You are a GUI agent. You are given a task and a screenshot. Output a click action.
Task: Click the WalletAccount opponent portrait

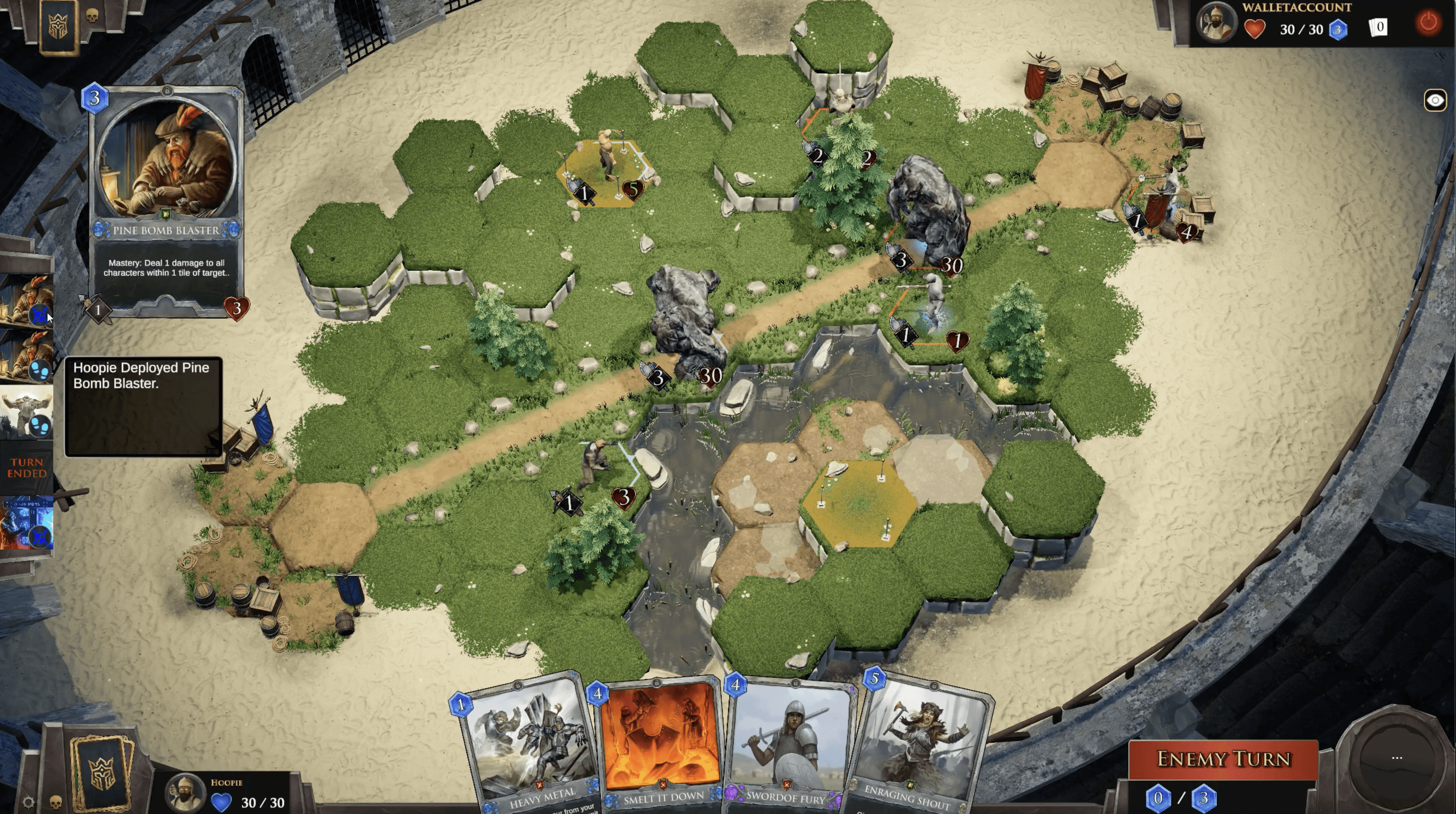[1216, 23]
